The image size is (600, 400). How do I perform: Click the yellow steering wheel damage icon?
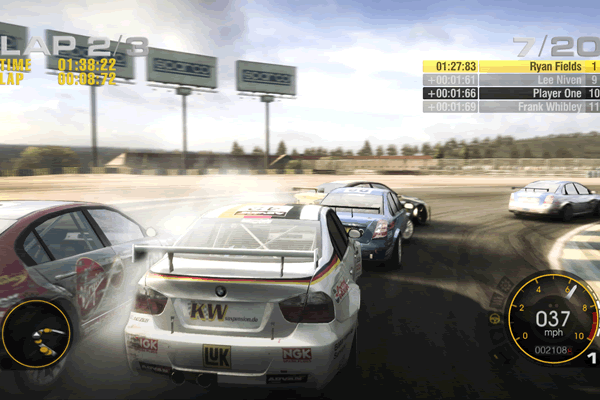tap(495, 318)
